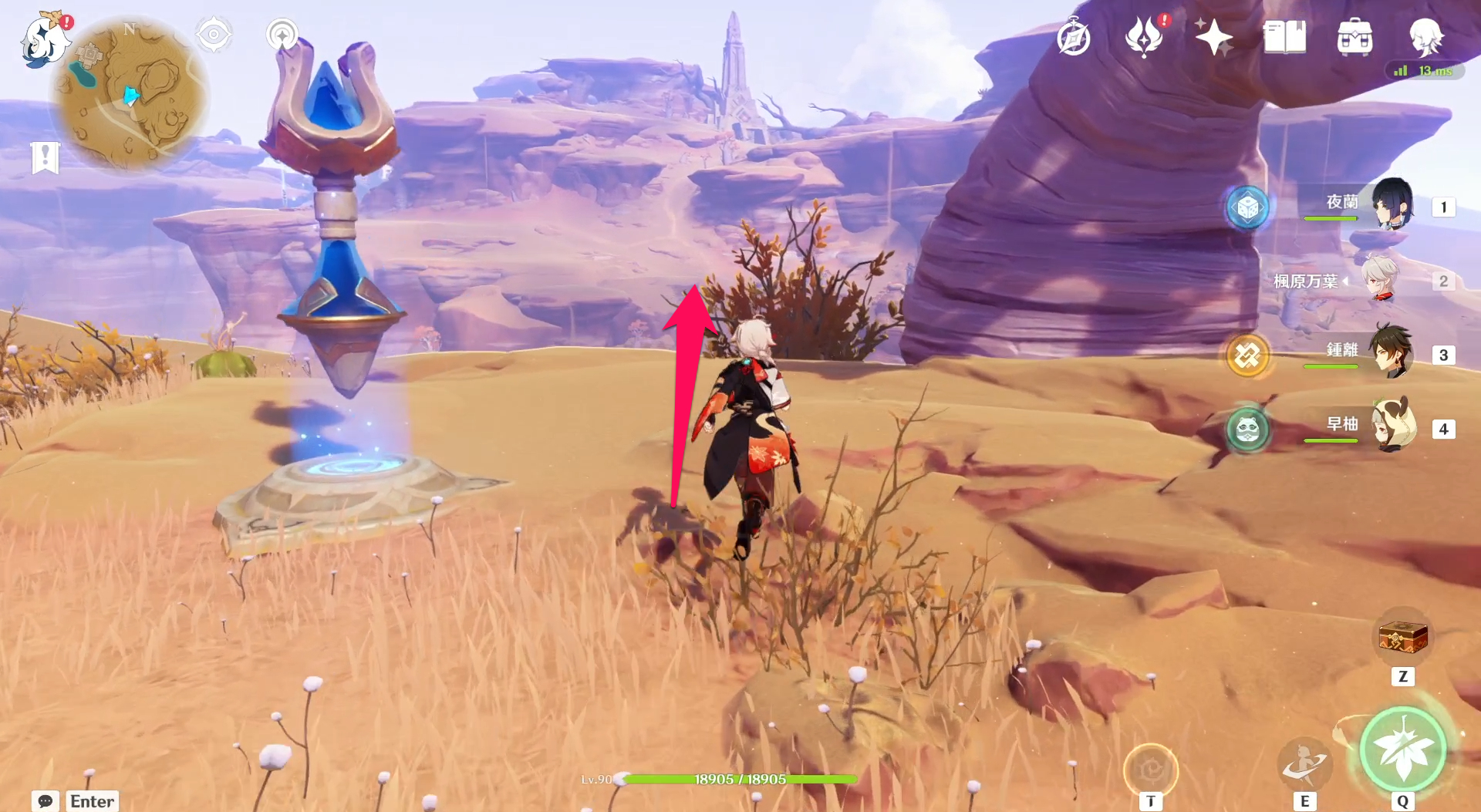Open co-op mode broadcast icon
This screenshot has height=812, width=1481.
[x=283, y=35]
